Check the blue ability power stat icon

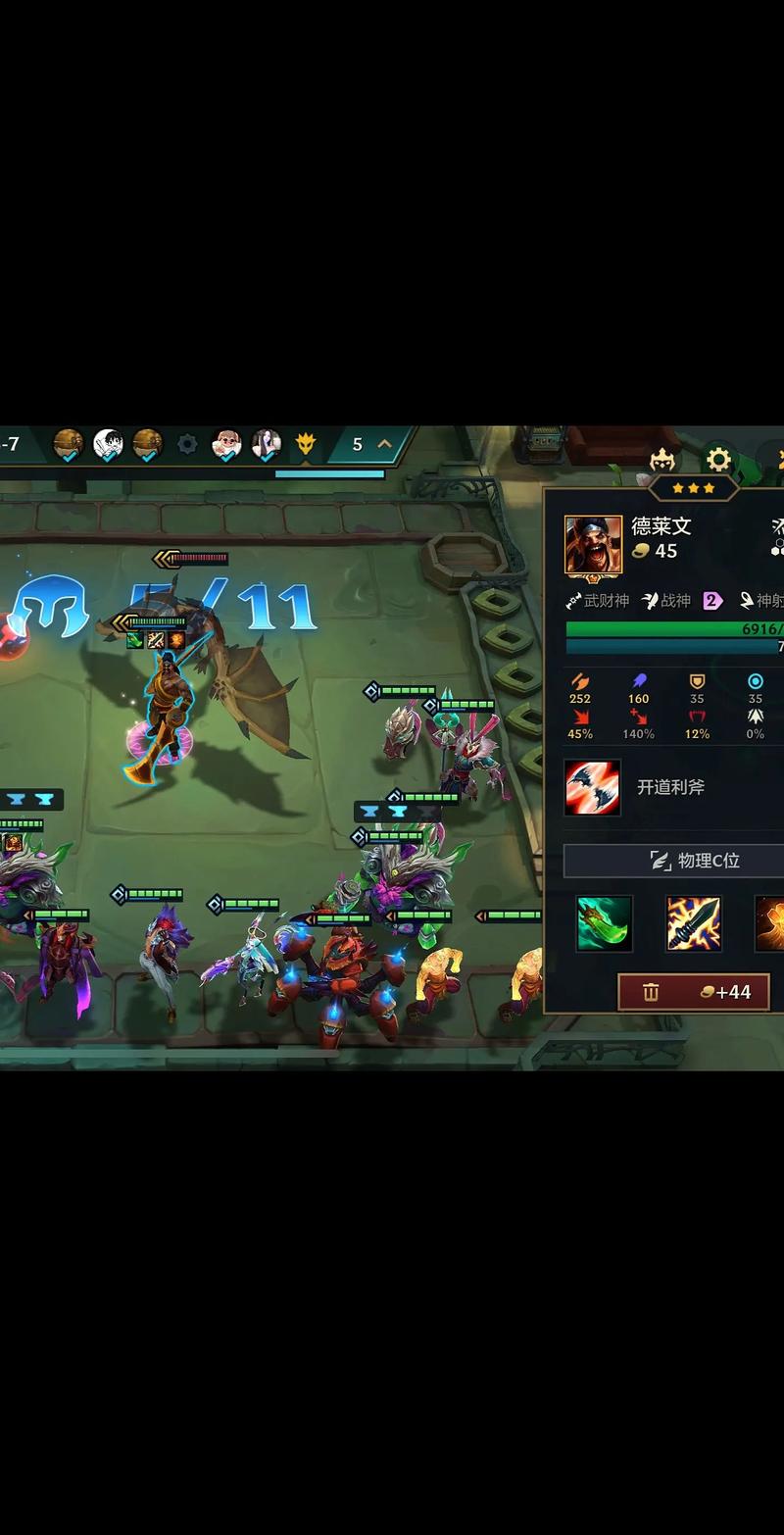tap(638, 681)
